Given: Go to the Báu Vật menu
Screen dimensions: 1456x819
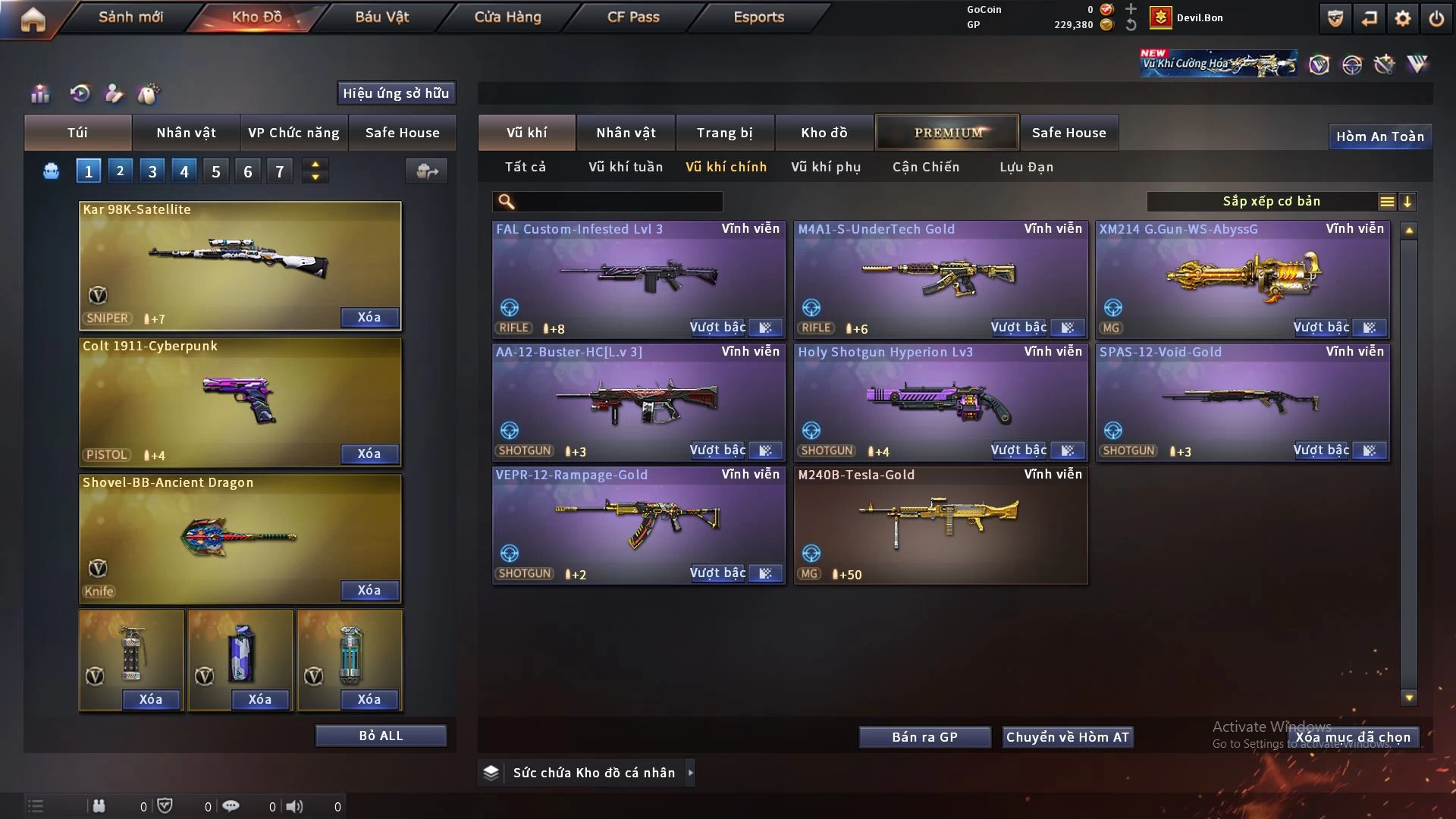Looking at the screenshot, I should coord(381,17).
